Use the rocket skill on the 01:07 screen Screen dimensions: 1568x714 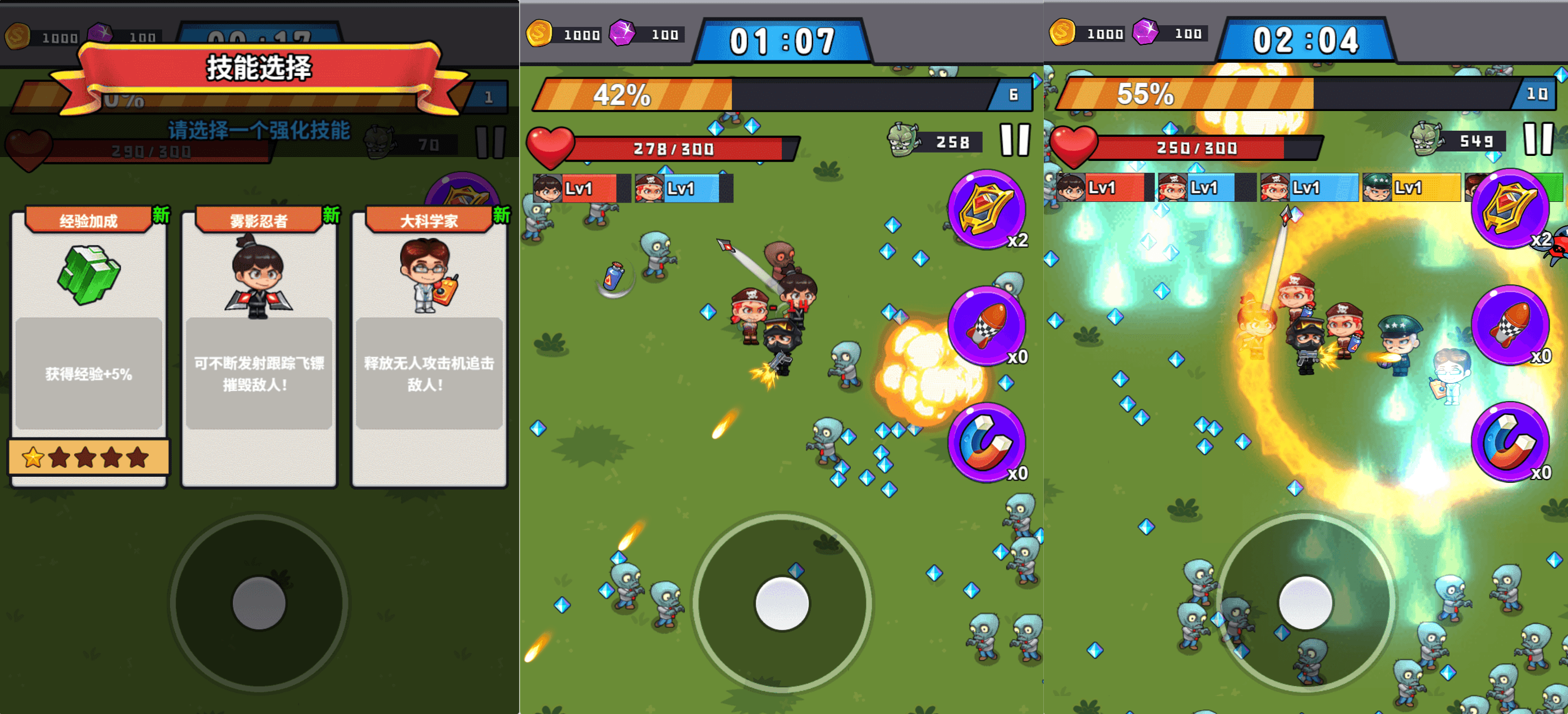pyautogui.click(x=986, y=326)
